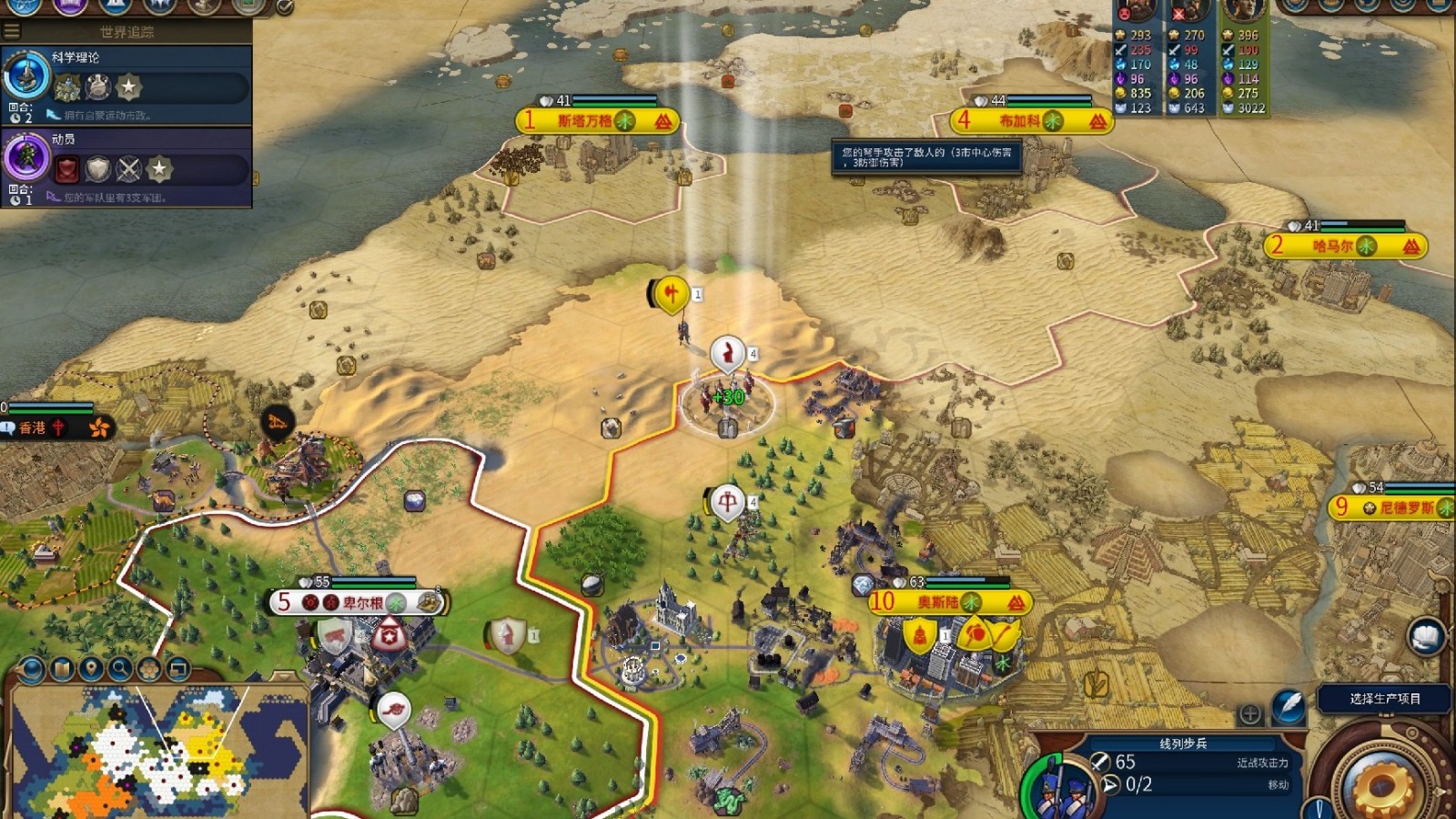The image size is (1456, 819).
Task: Toggle the 世界追踪 hamburger menu
Action: click(12, 31)
